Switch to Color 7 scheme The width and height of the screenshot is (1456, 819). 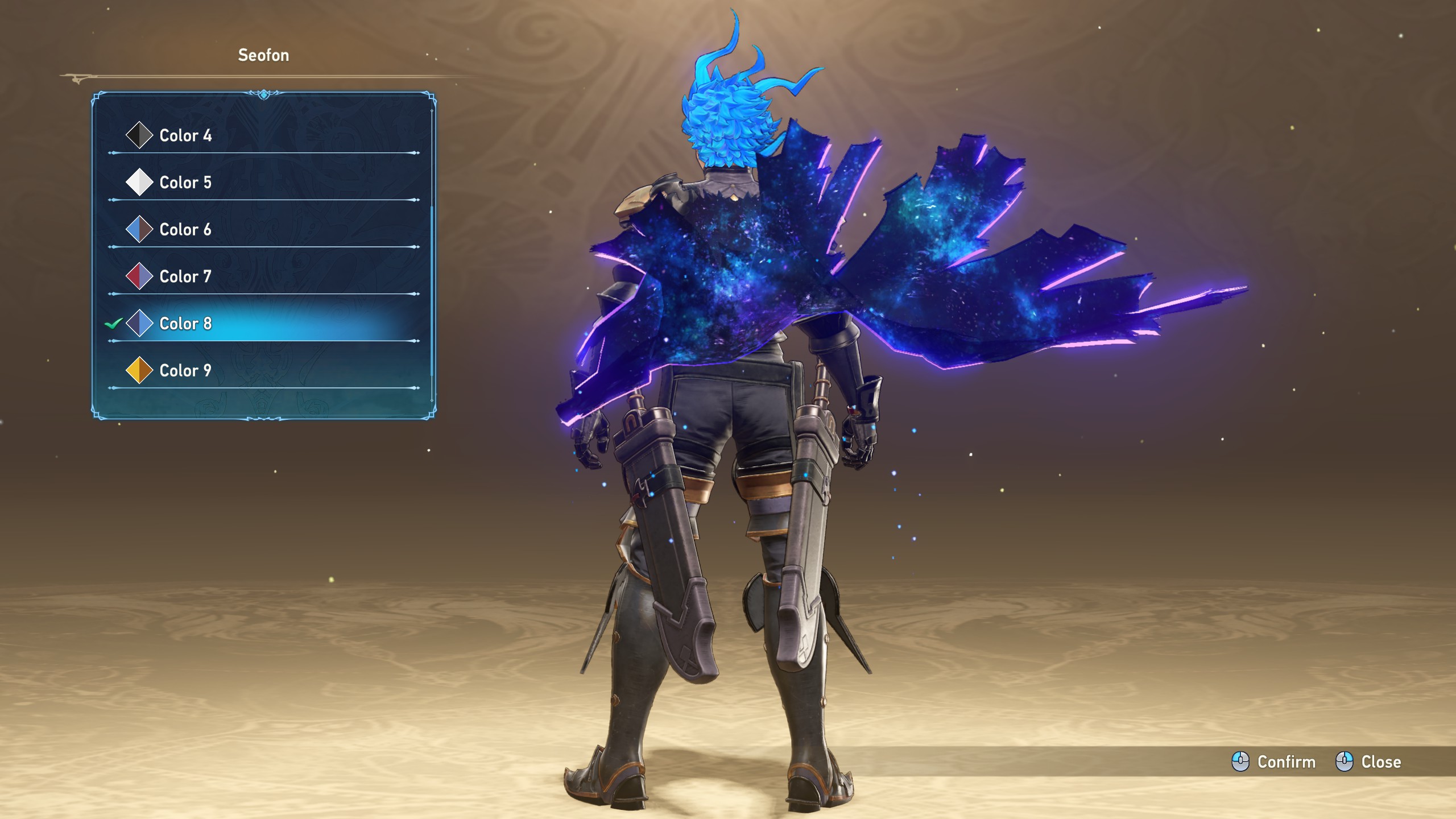click(x=185, y=276)
